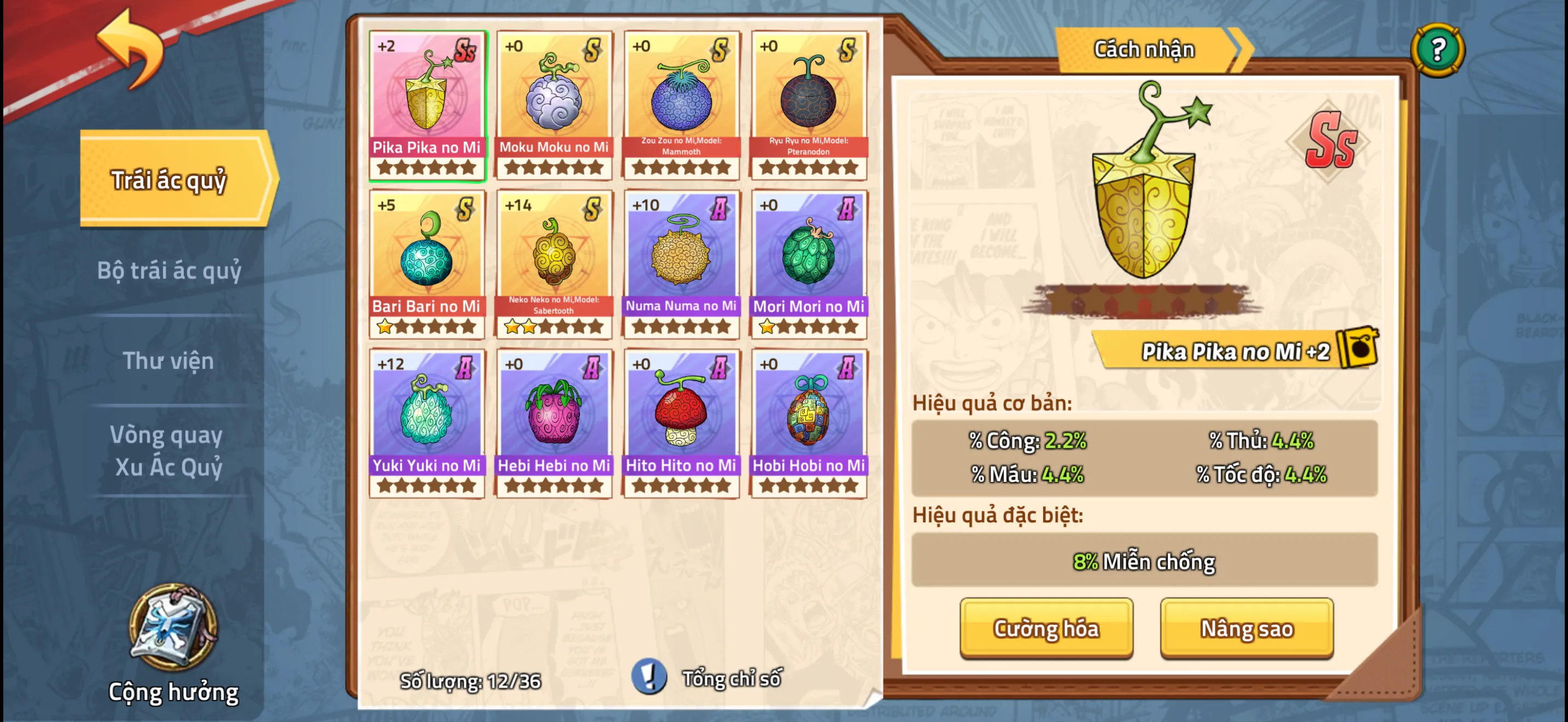This screenshot has width=1568, height=722.
Task: Select Zou Zou no Mi Mammoth fruit
Action: 681,104
